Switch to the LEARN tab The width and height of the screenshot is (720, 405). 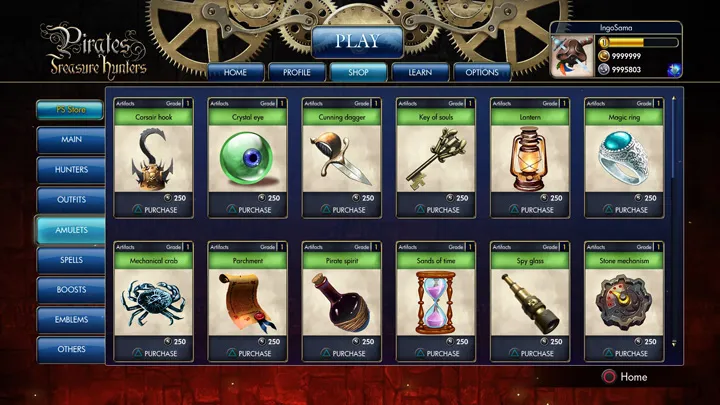pyautogui.click(x=419, y=72)
